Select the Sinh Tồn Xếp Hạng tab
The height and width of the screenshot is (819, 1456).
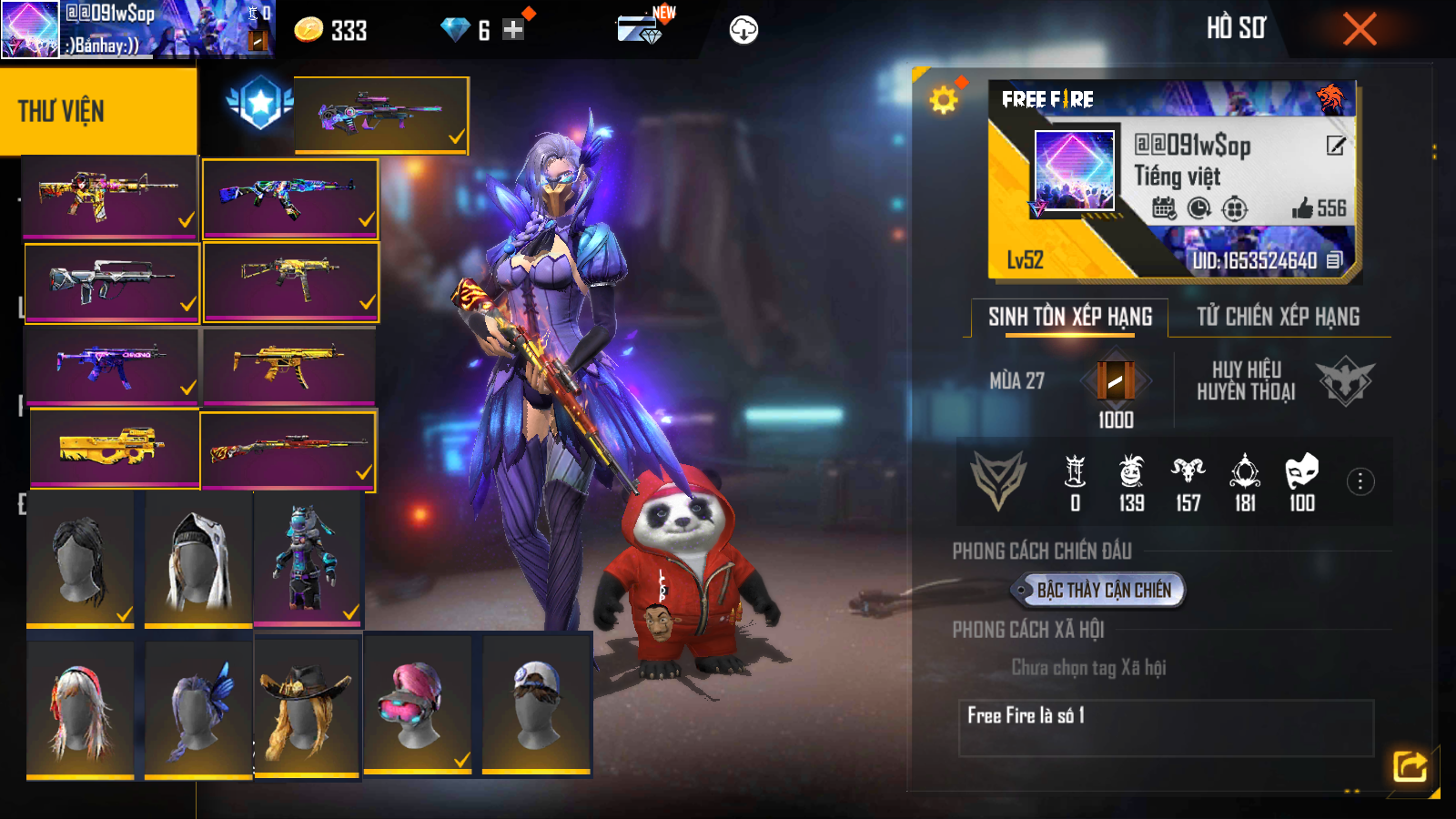pyautogui.click(x=1070, y=317)
